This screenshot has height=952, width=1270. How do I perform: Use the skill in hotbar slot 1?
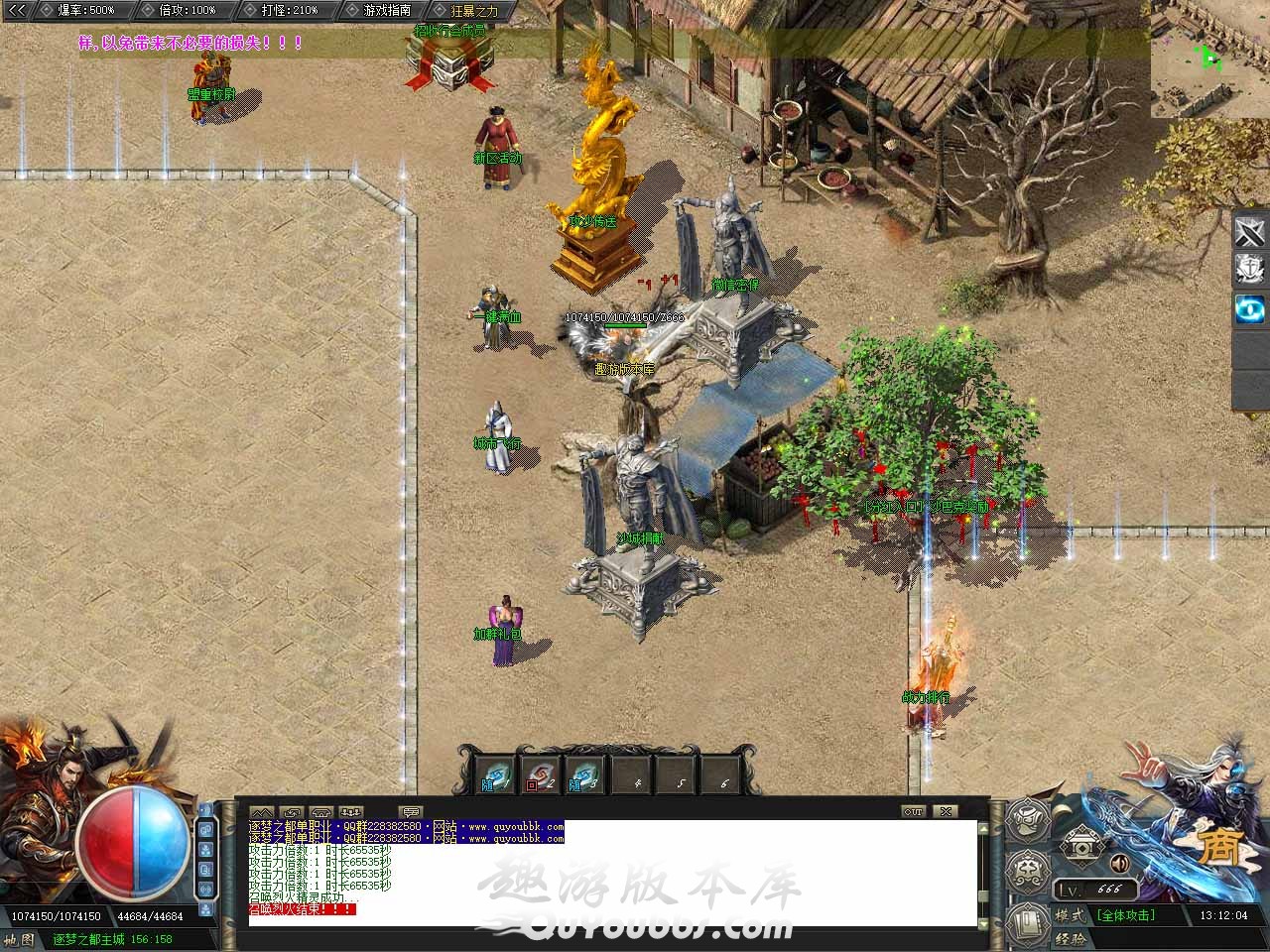click(x=495, y=775)
